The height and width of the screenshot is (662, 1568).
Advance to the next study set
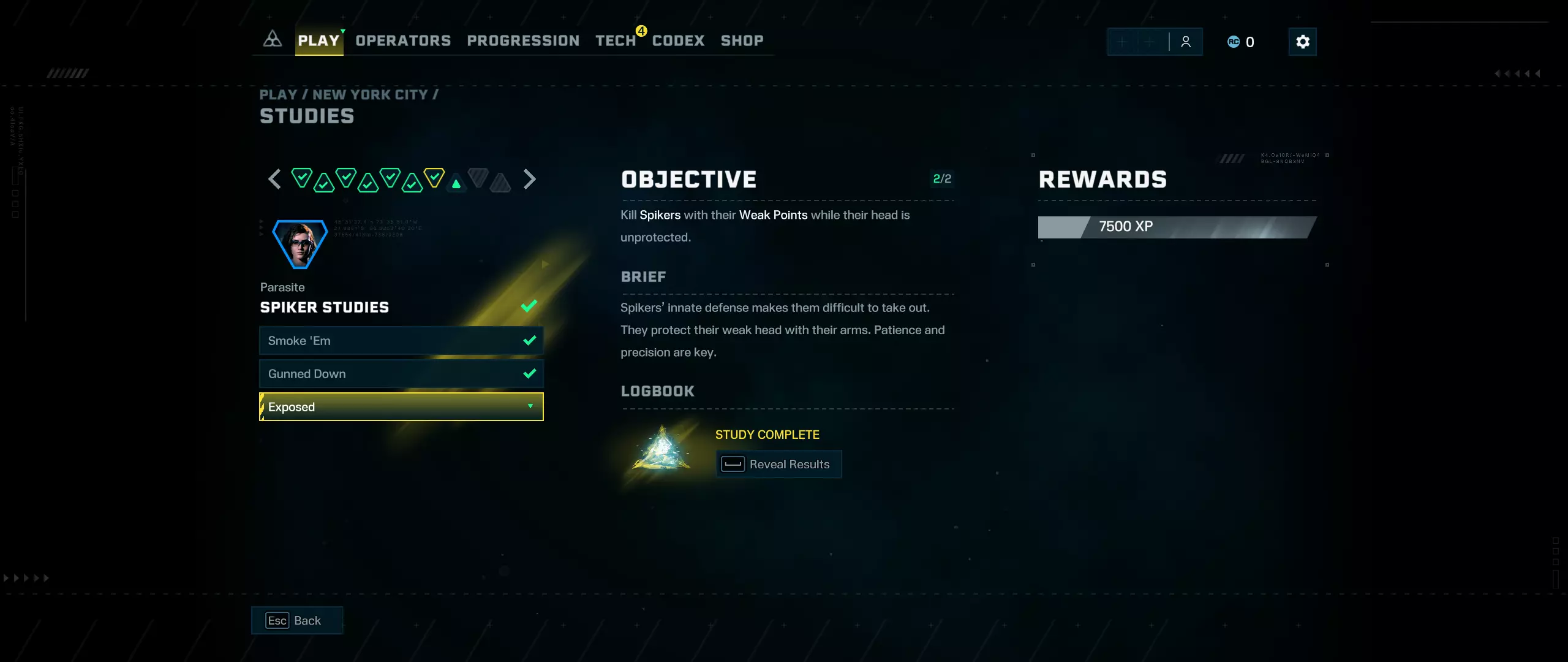tap(530, 179)
